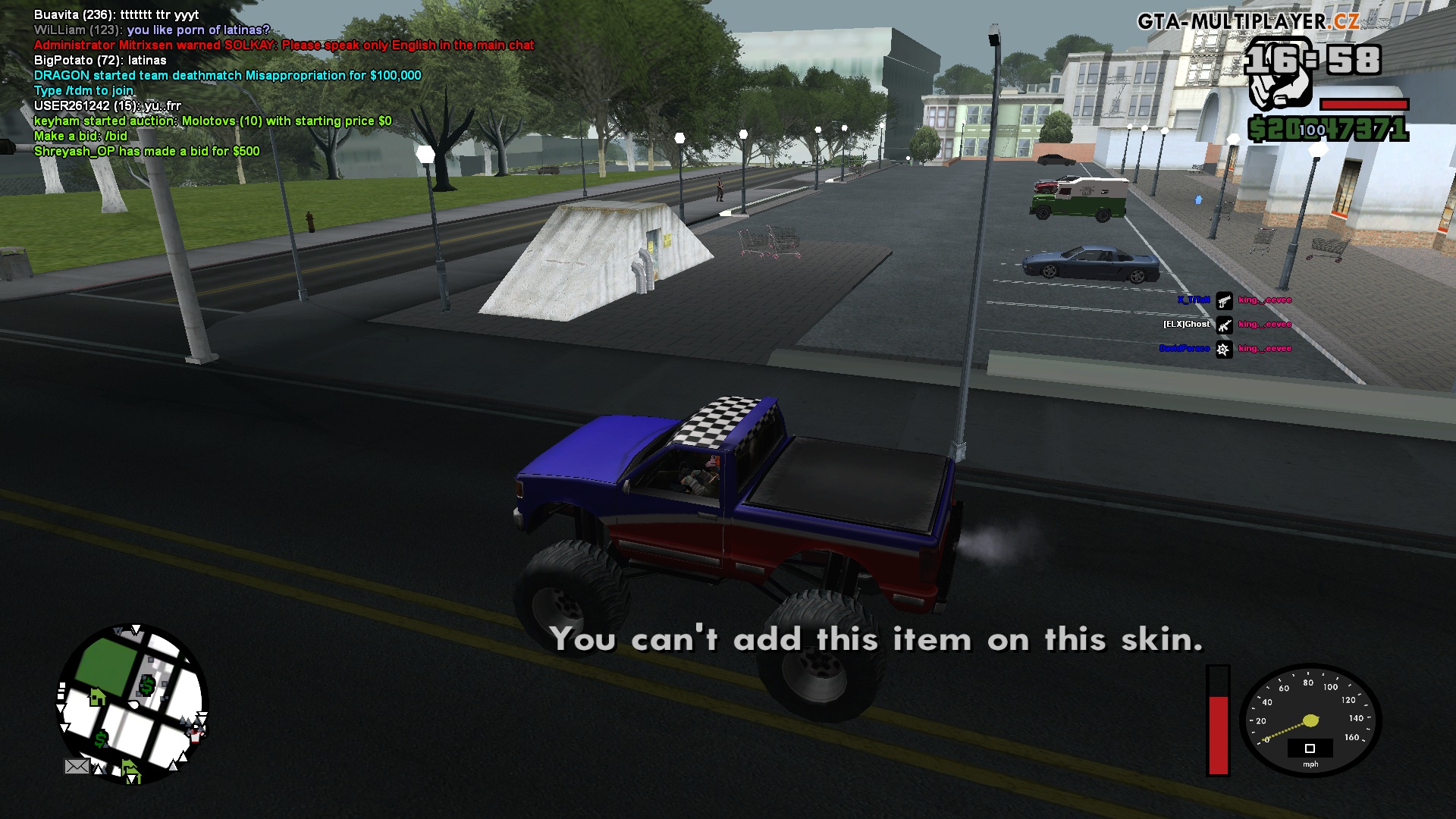This screenshot has height=819, width=1456.
Task: Select the 'Make a bid: /bid' chat line
Action: click(x=80, y=136)
